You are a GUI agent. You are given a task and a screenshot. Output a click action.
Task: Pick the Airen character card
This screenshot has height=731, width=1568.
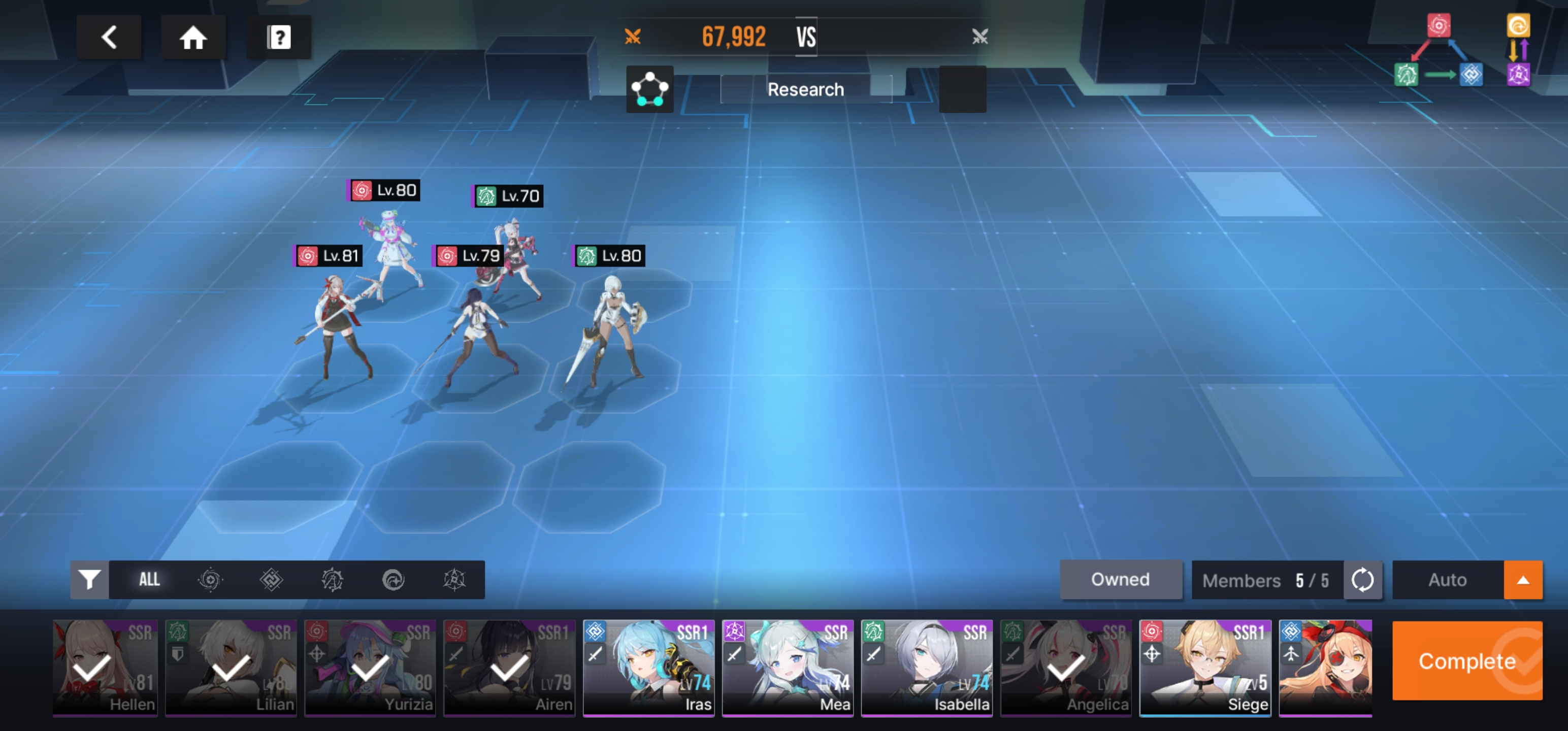click(x=509, y=668)
